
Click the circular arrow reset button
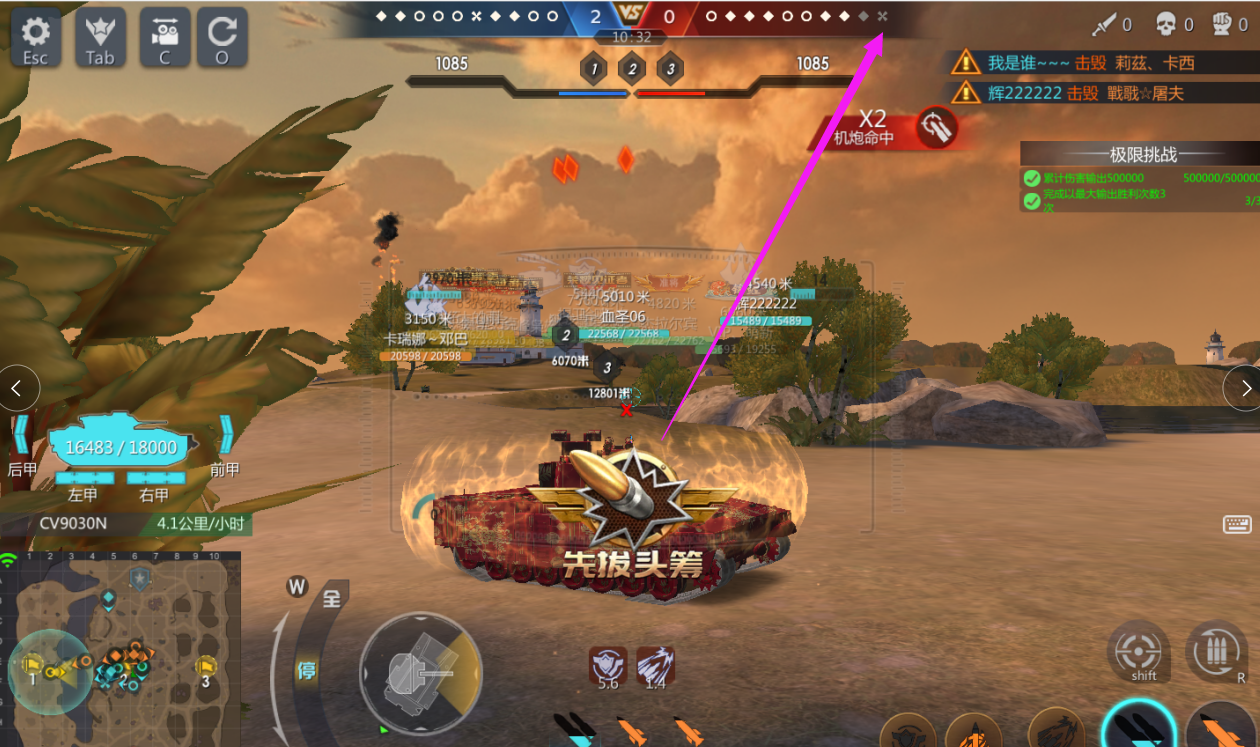(222, 38)
